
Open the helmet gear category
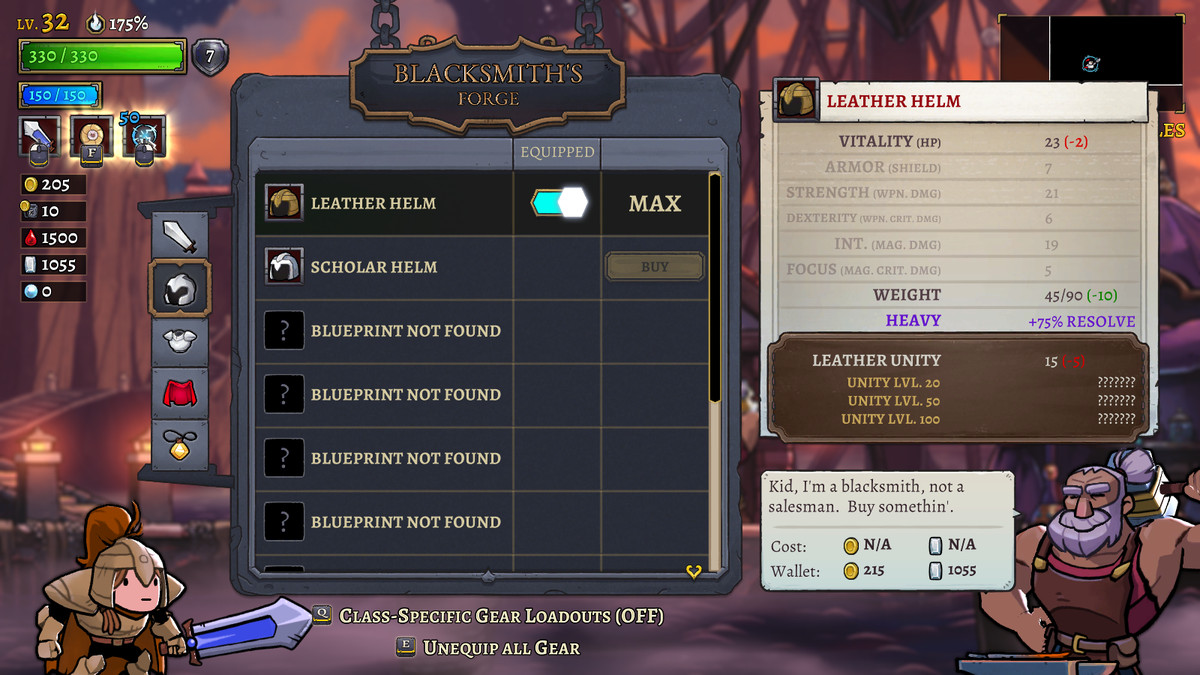coord(180,289)
